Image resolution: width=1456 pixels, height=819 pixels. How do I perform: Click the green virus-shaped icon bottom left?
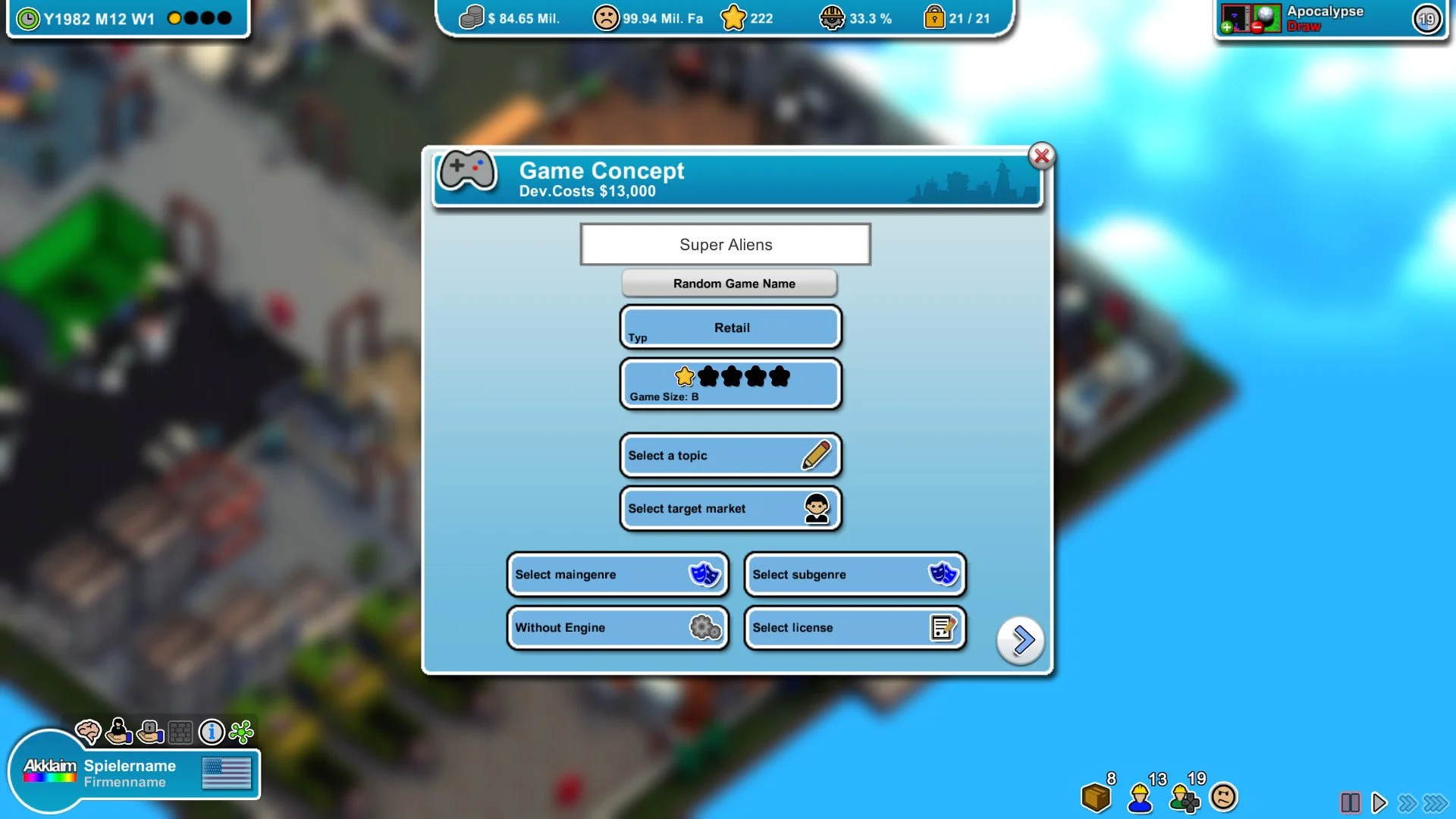pyautogui.click(x=241, y=730)
